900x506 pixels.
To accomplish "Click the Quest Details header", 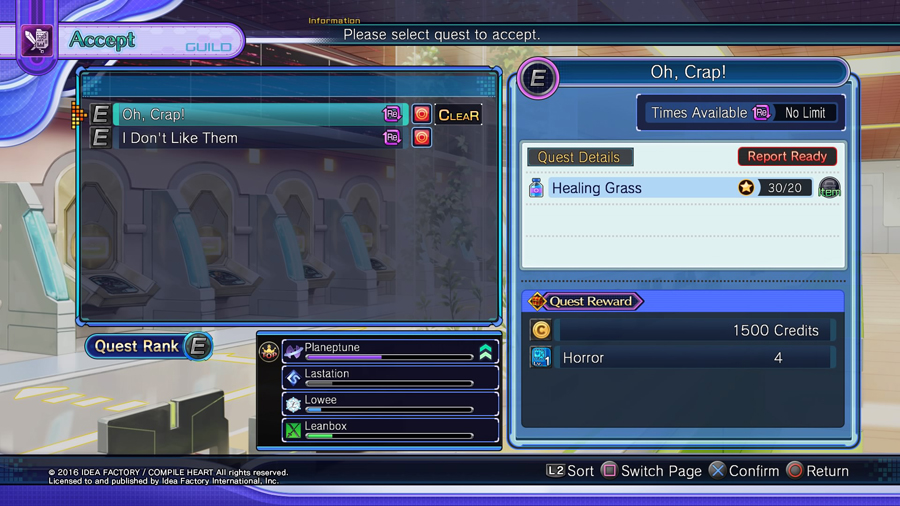I will [x=579, y=157].
